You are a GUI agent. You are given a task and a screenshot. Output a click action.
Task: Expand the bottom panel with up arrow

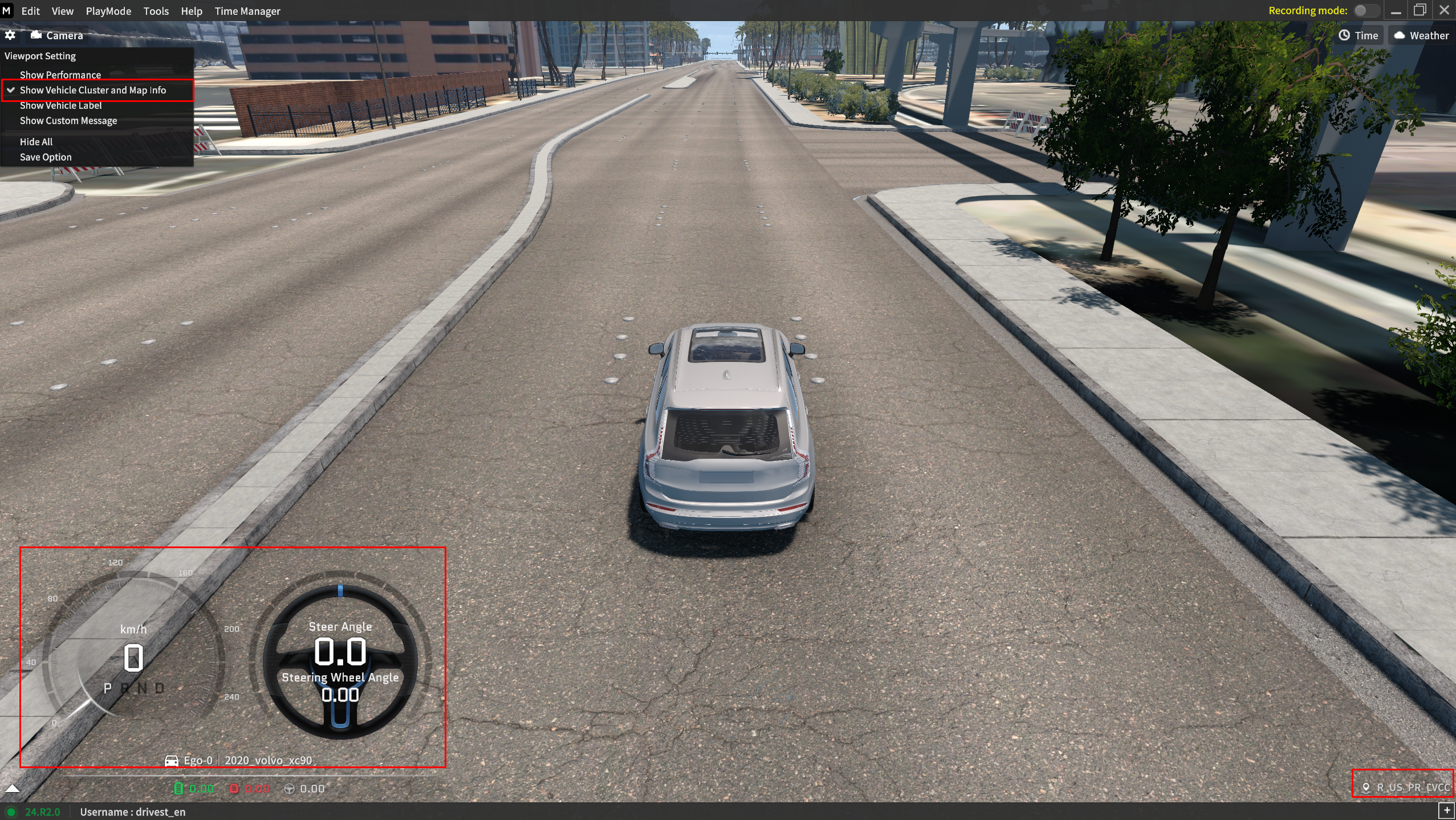click(x=12, y=789)
